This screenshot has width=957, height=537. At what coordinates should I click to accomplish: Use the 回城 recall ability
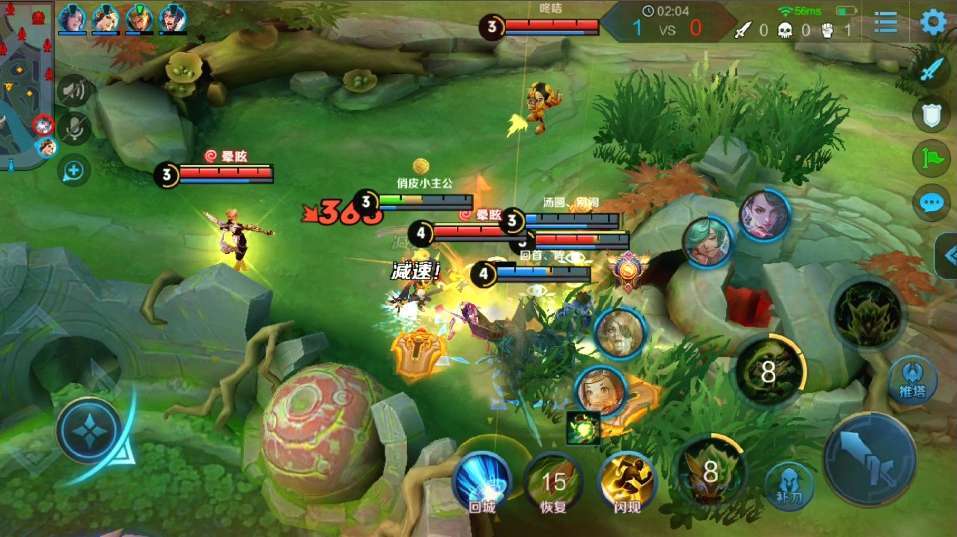[482, 481]
